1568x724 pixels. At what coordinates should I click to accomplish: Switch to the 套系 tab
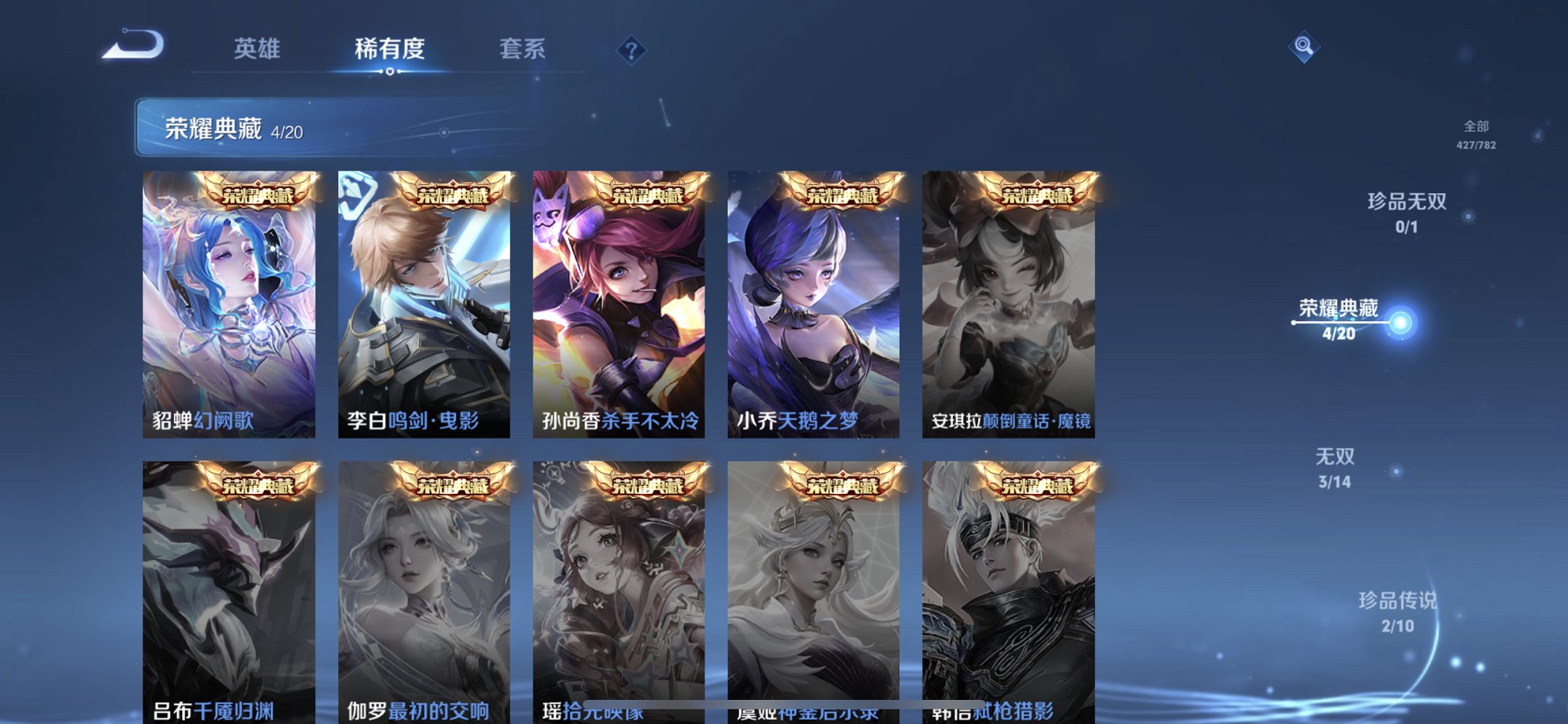(522, 49)
